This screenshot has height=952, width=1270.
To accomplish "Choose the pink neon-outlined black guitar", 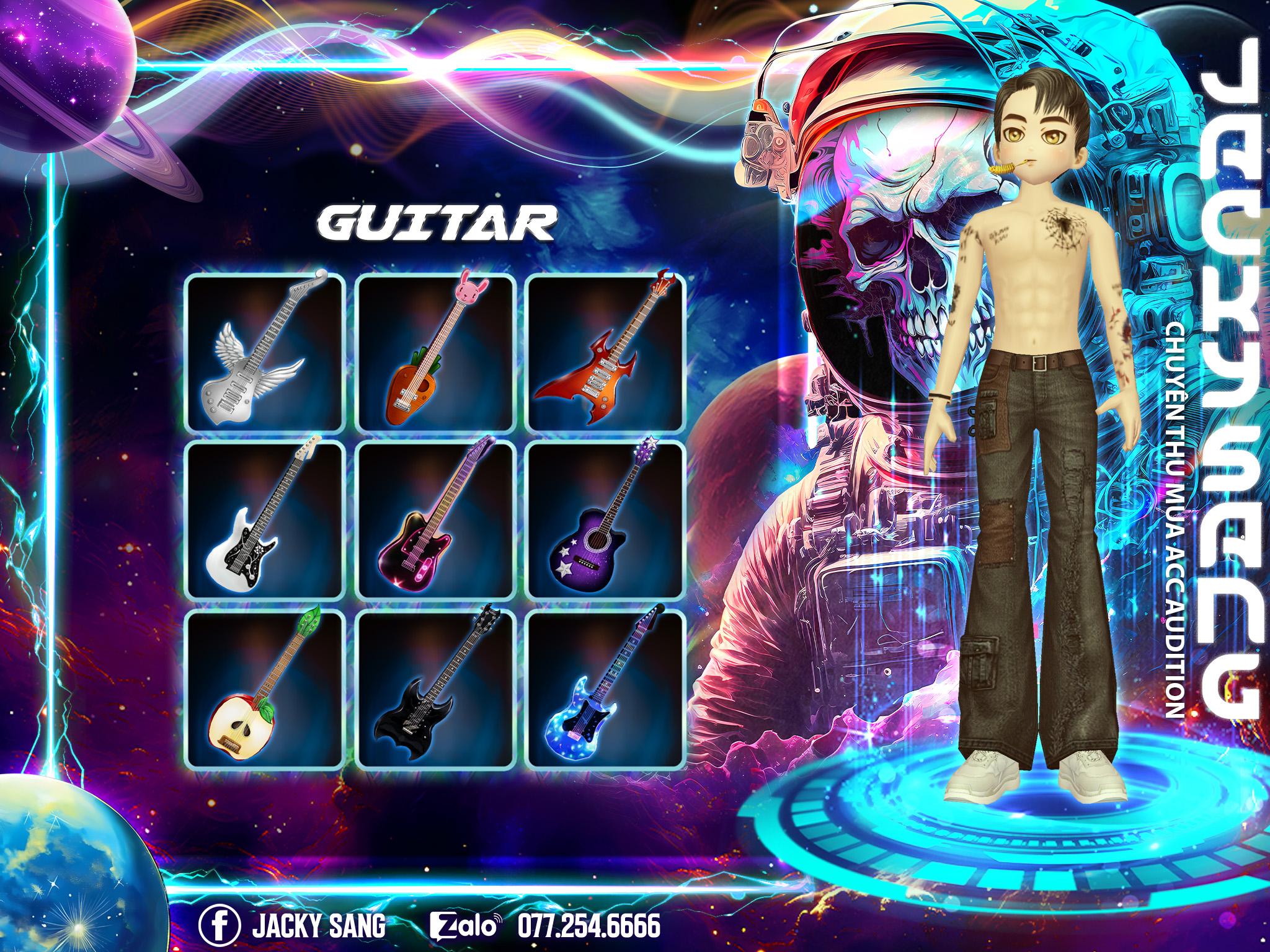I will 436,521.
